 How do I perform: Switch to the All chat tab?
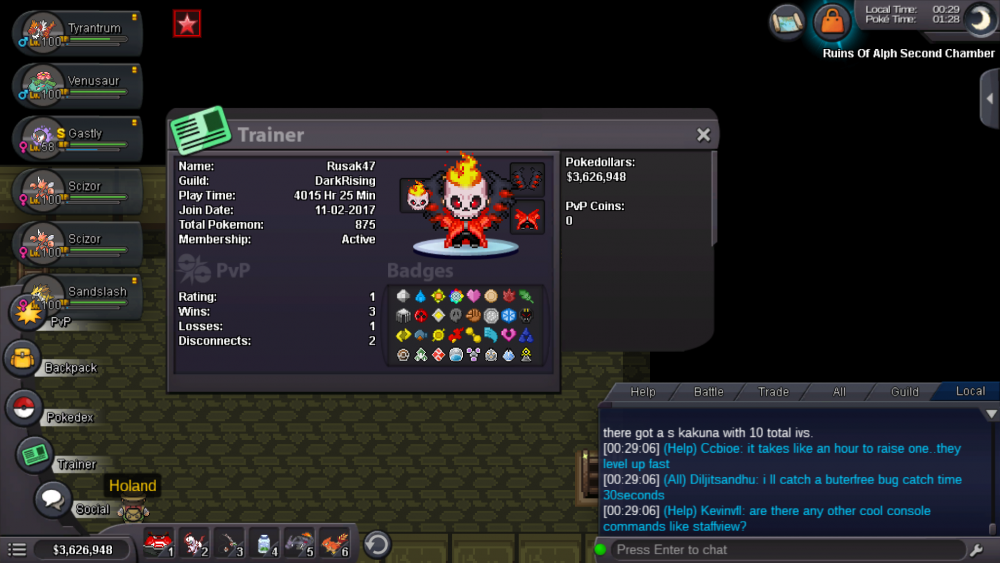pyautogui.click(x=839, y=392)
